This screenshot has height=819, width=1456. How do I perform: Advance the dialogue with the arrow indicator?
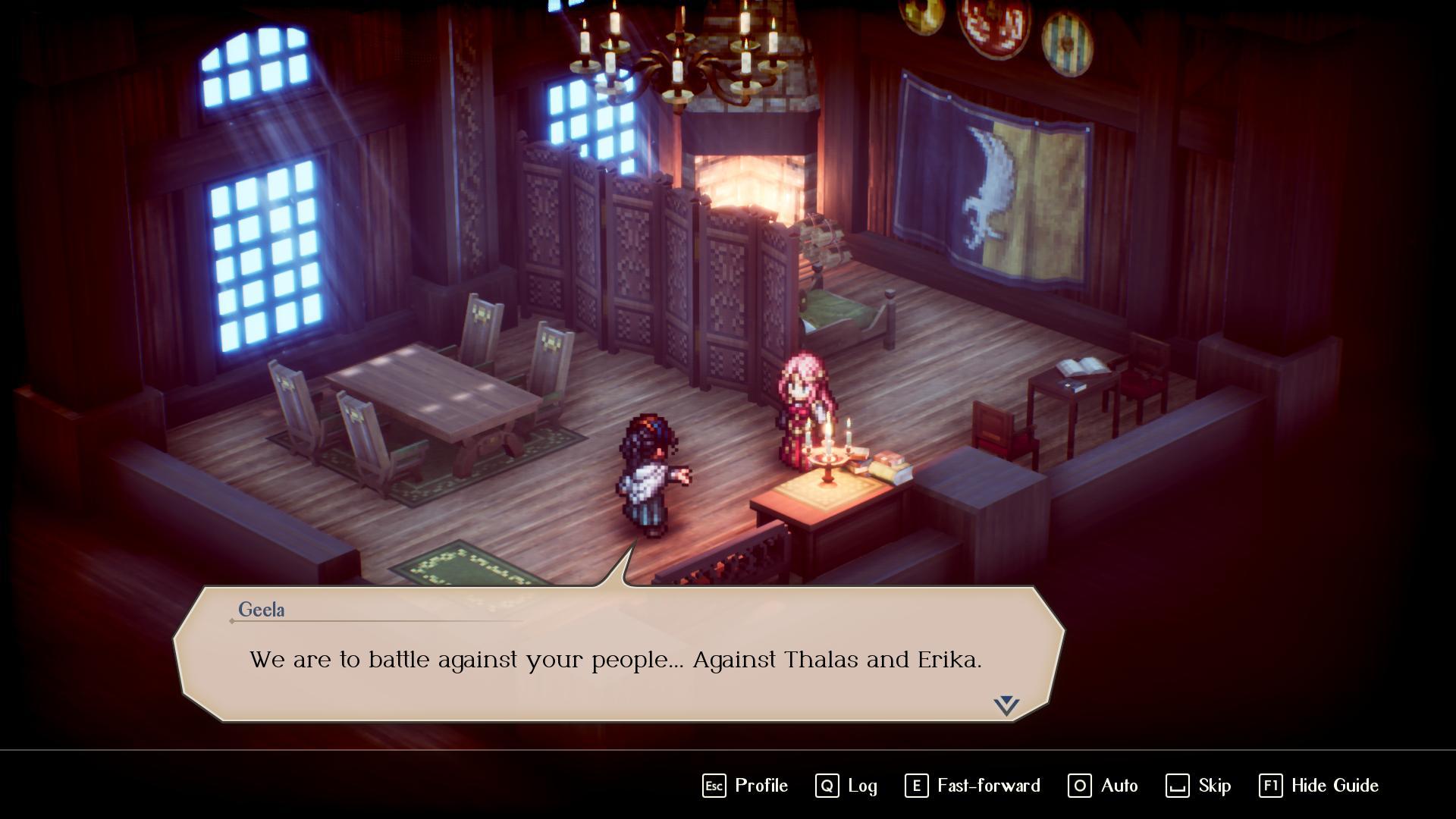click(1006, 705)
